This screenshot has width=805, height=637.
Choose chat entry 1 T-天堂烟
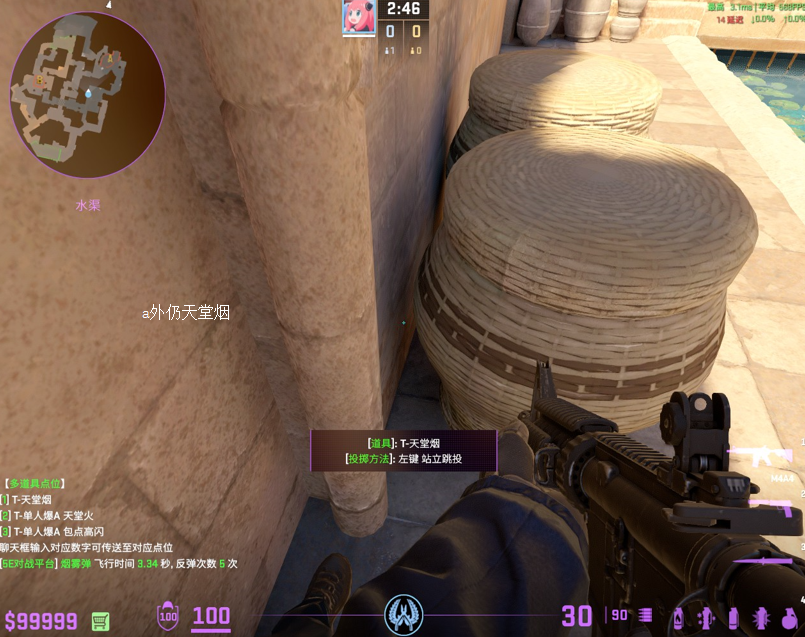click(x=28, y=499)
